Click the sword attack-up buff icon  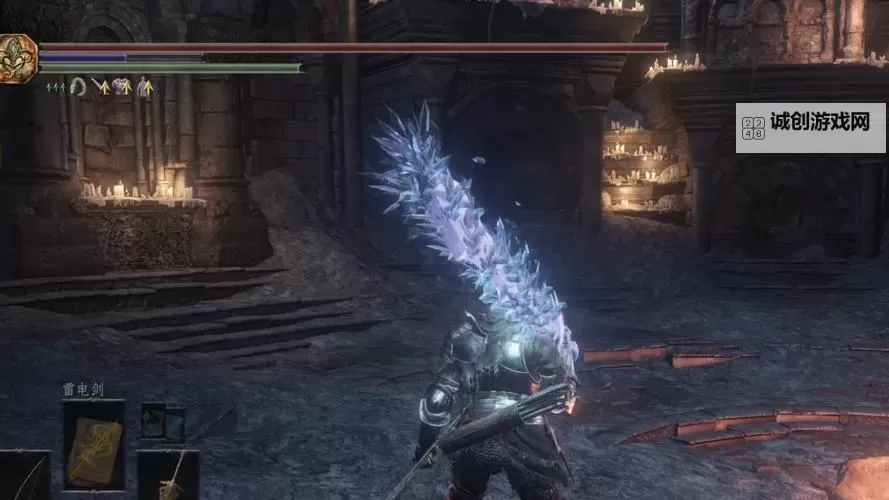[99, 87]
